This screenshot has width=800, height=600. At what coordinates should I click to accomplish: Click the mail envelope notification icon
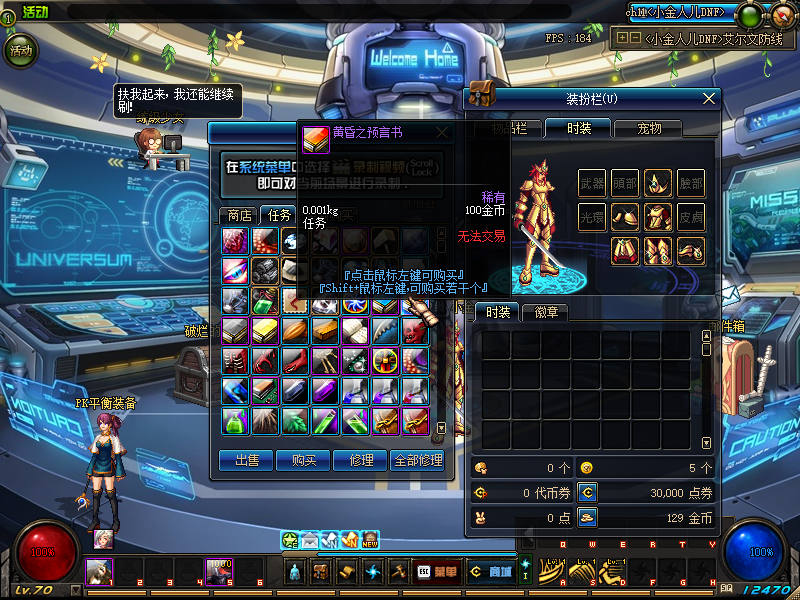(309, 540)
